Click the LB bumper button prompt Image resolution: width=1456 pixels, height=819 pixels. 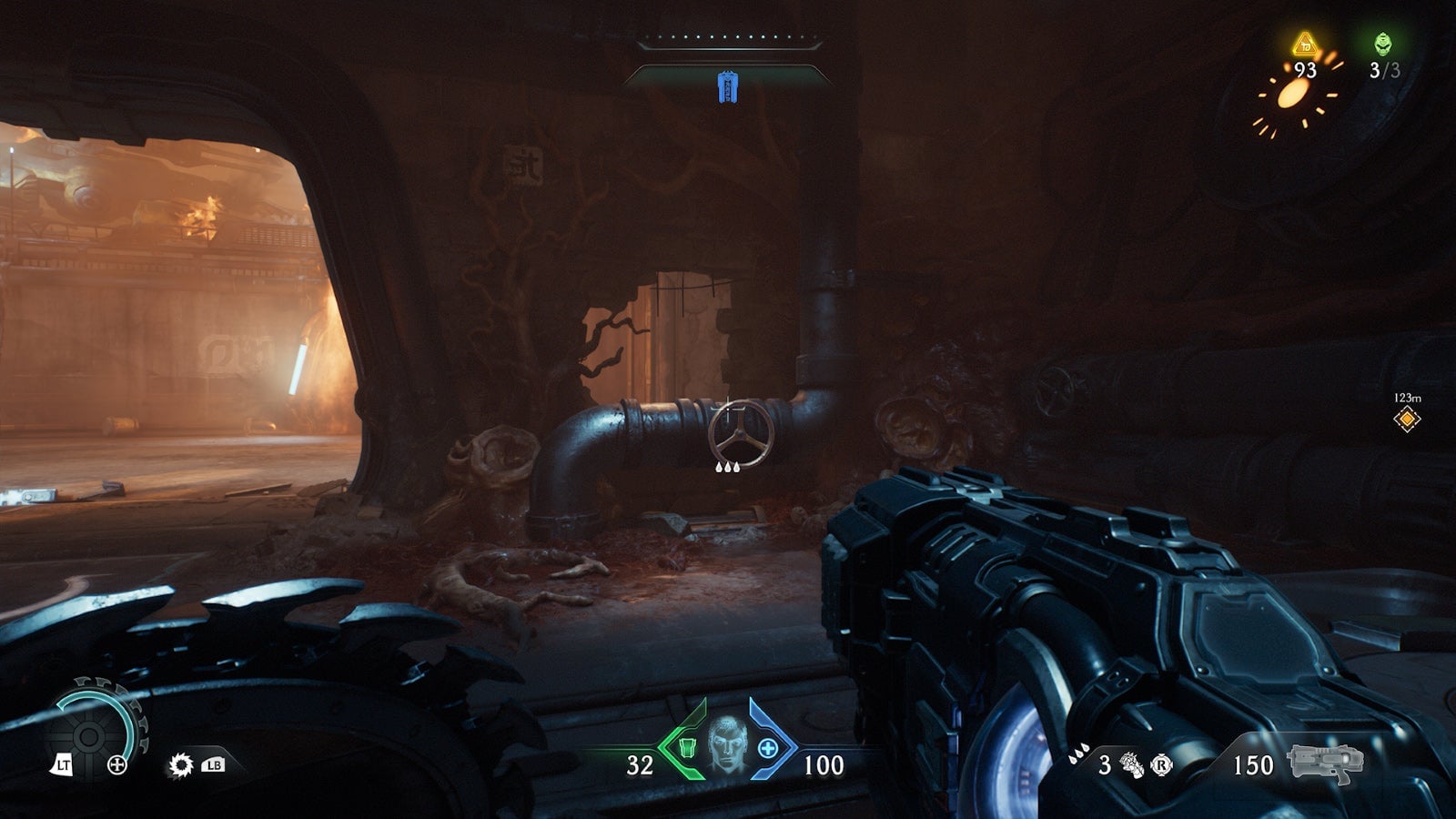click(x=212, y=767)
